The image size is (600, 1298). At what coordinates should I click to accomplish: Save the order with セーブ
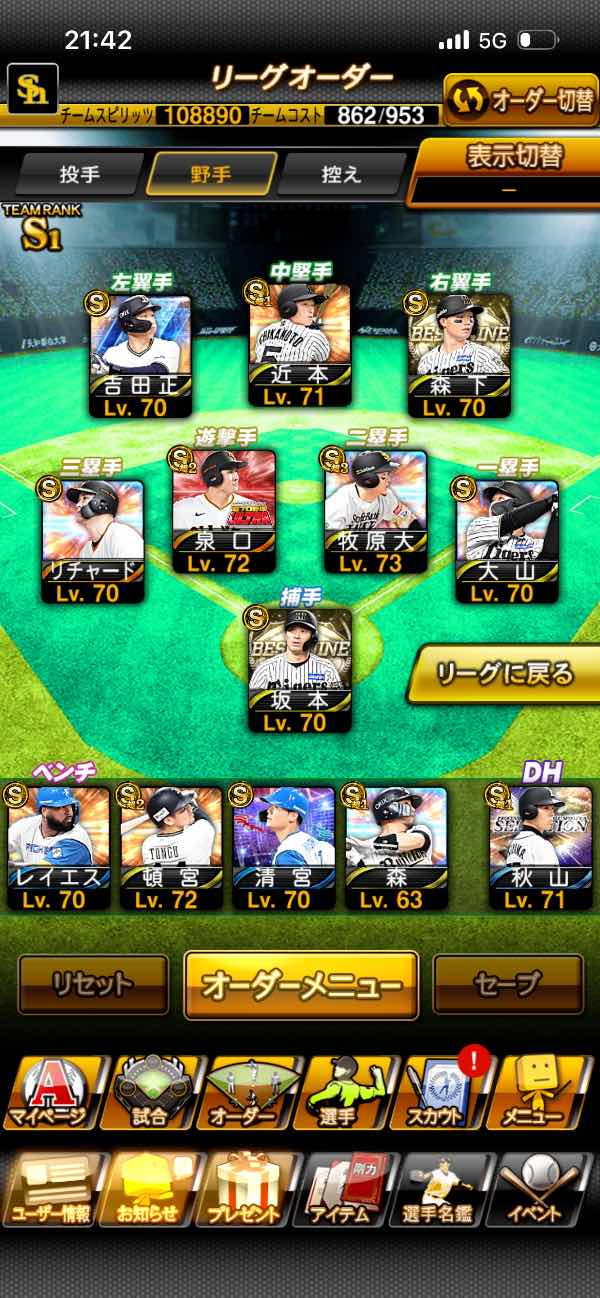tap(507, 985)
